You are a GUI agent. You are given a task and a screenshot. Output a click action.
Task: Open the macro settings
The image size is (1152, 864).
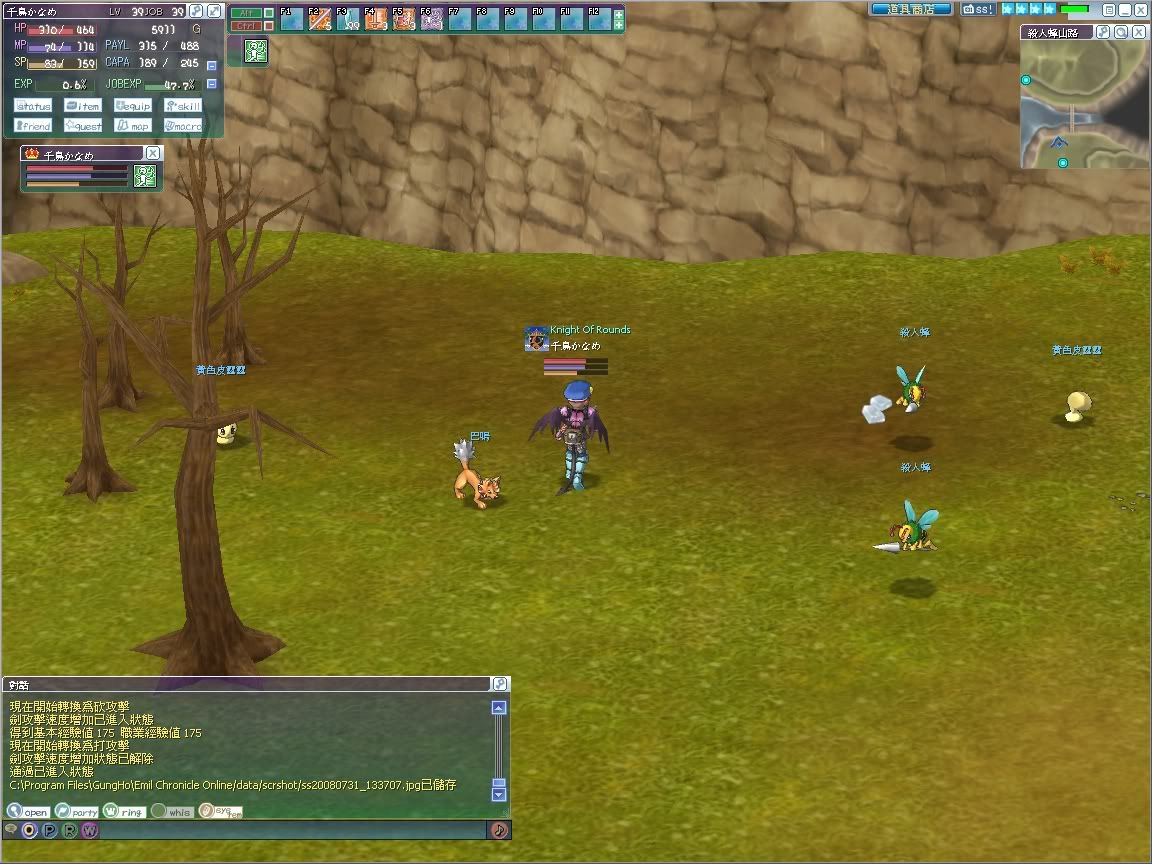click(x=183, y=126)
